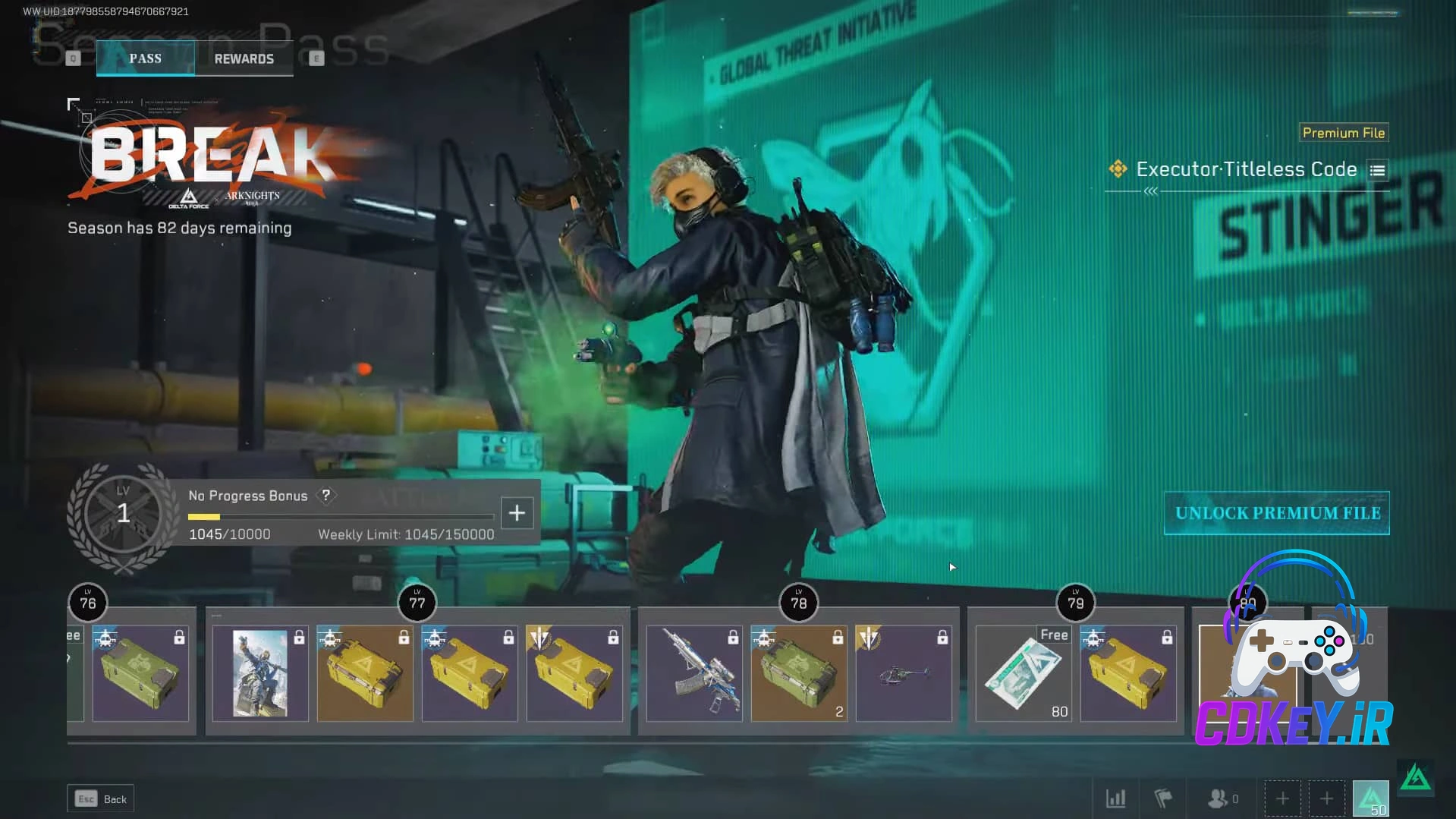1456x819 pixels.
Task: Select the rifle skin reward at level 78
Action: [694, 673]
